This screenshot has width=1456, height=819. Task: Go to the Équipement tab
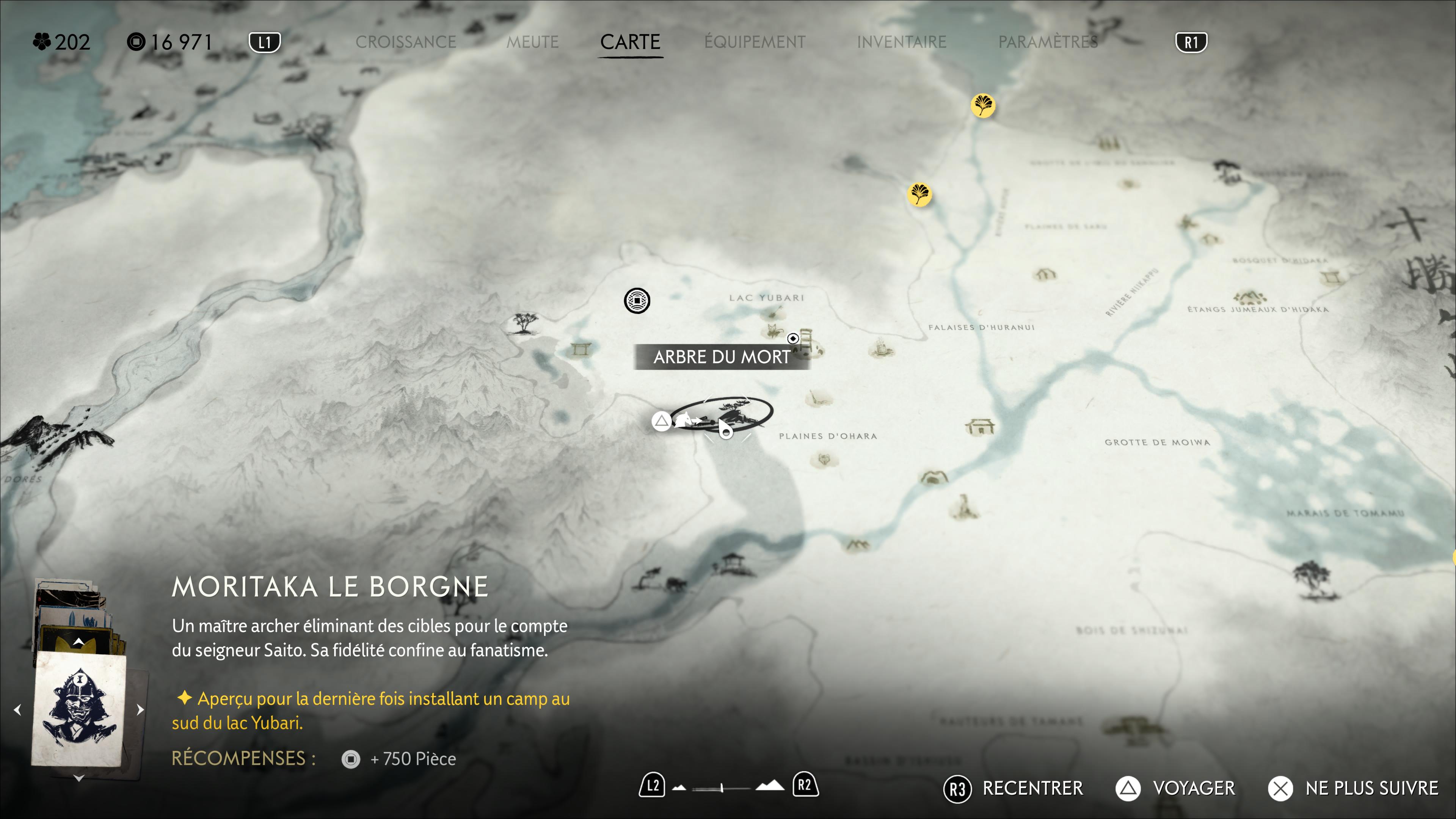(x=755, y=42)
